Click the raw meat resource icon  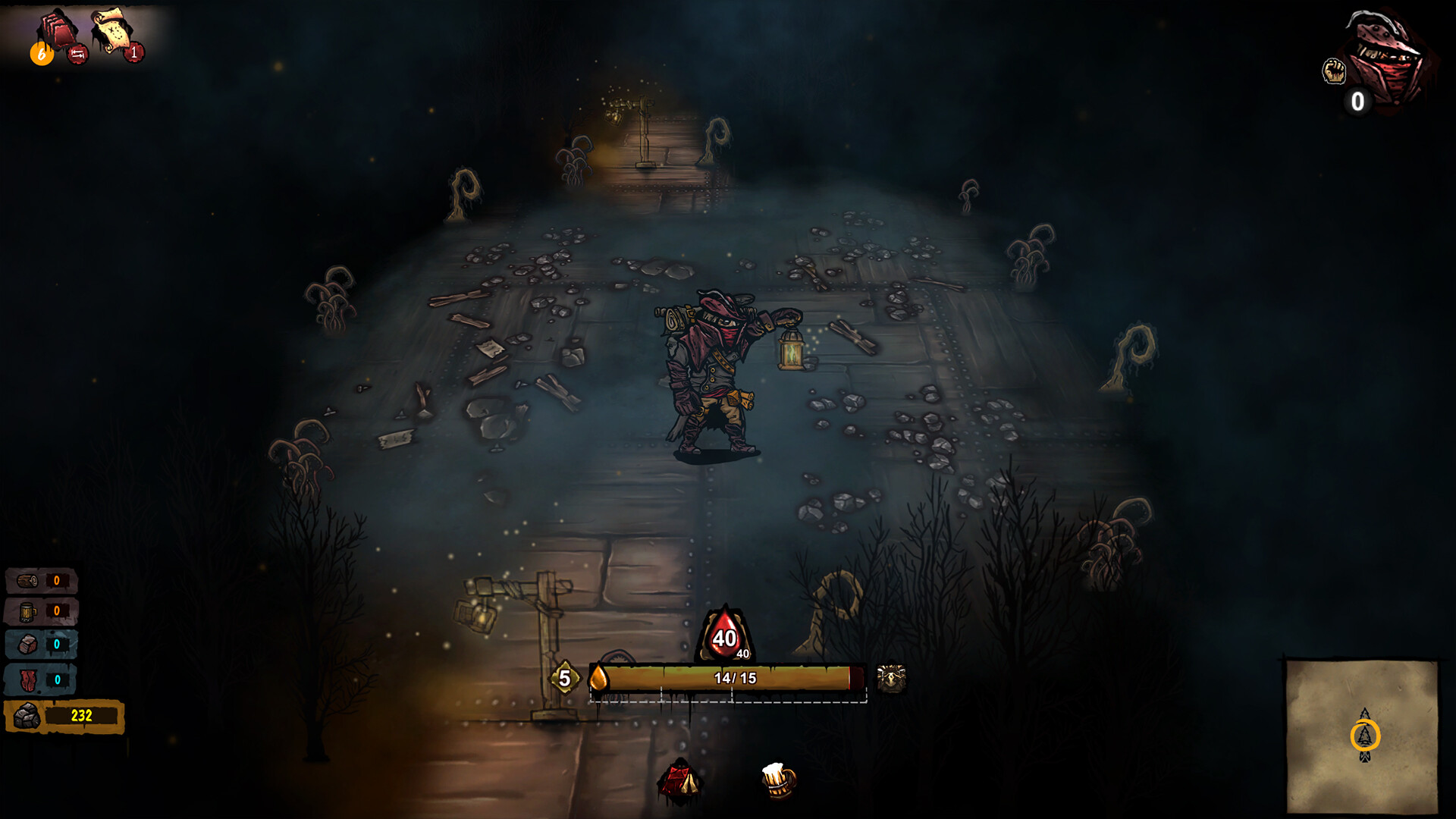[28, 680]
